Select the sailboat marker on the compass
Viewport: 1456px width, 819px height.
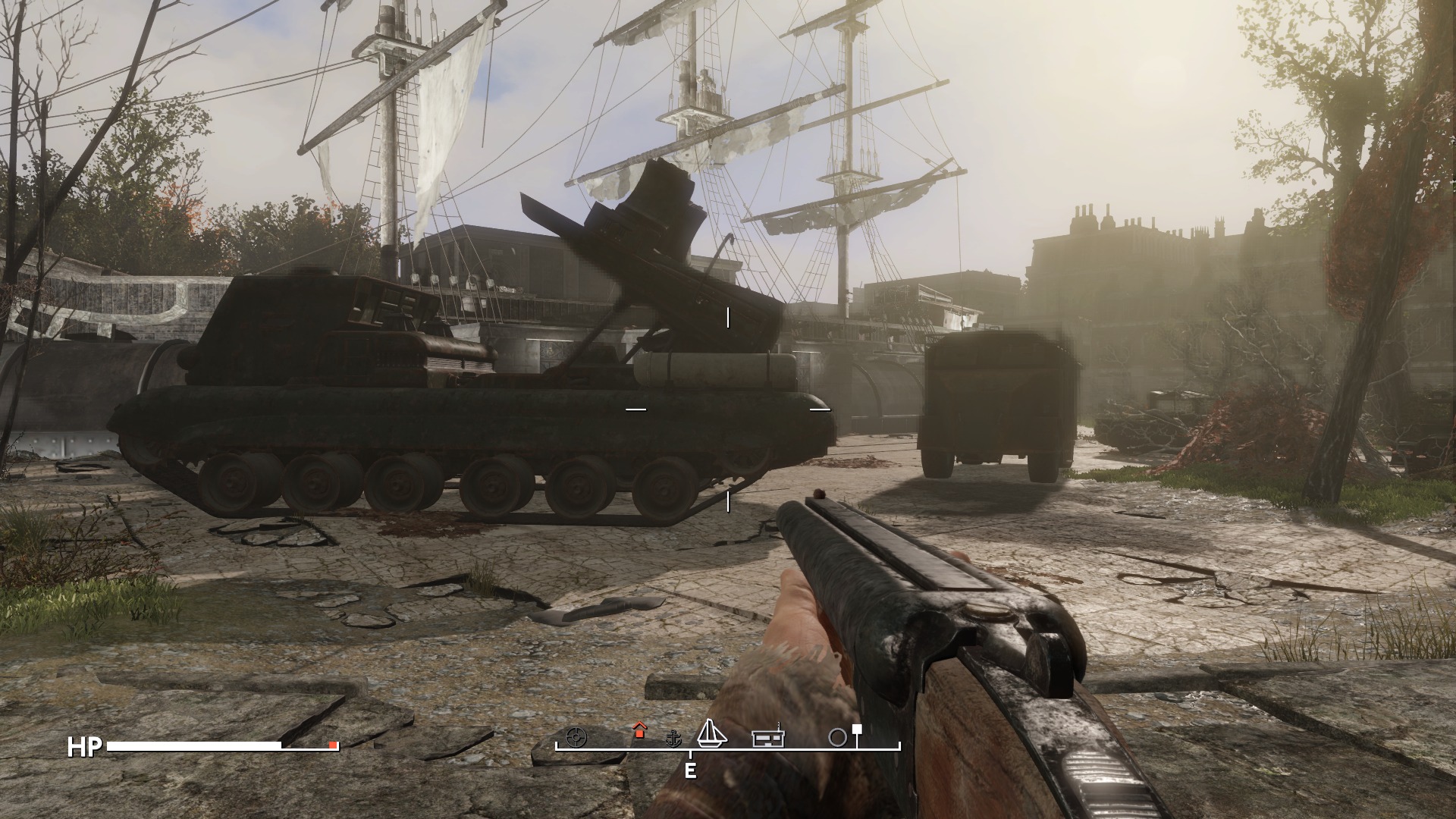(x=711, y=733)
